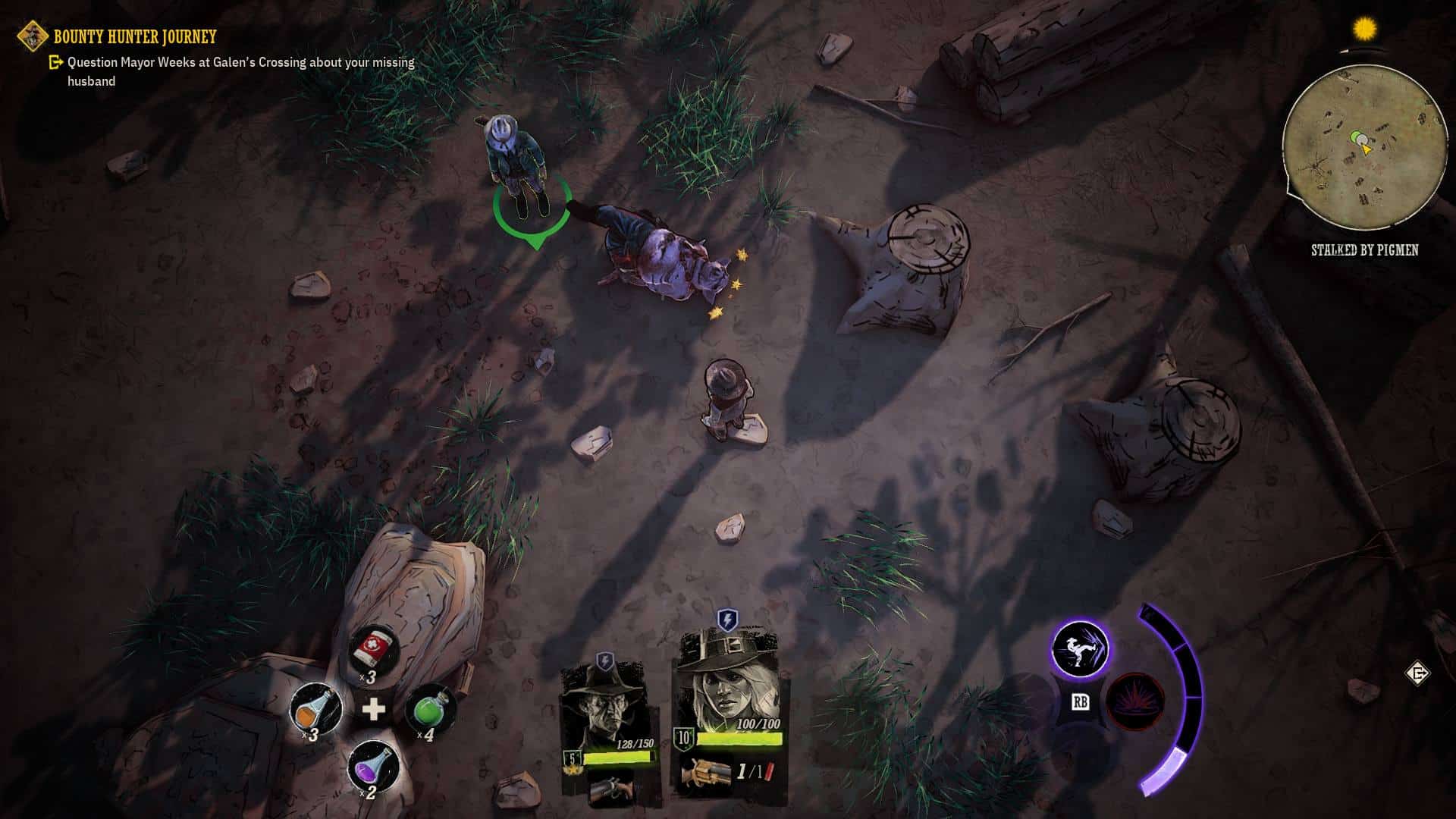
Task: Choose the purple potion flask
Action: [373, 766]
